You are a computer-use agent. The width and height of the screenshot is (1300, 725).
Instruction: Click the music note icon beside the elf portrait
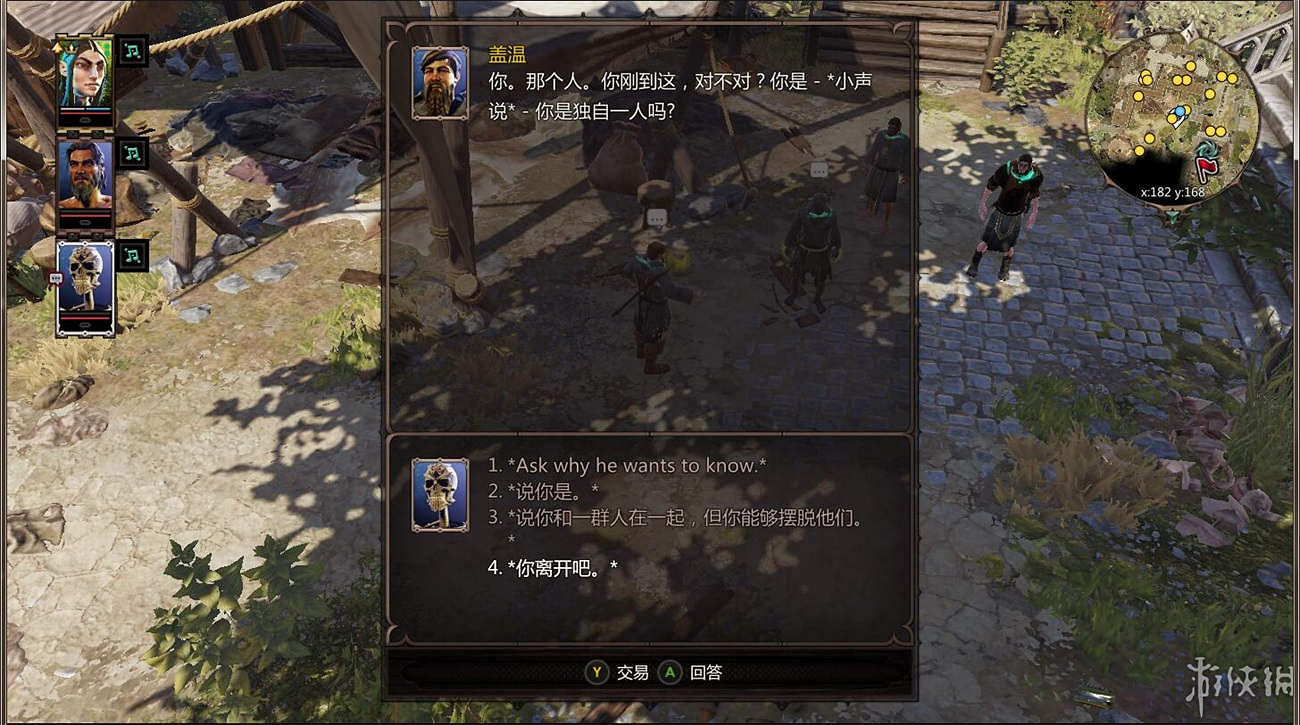coord(132,53)
